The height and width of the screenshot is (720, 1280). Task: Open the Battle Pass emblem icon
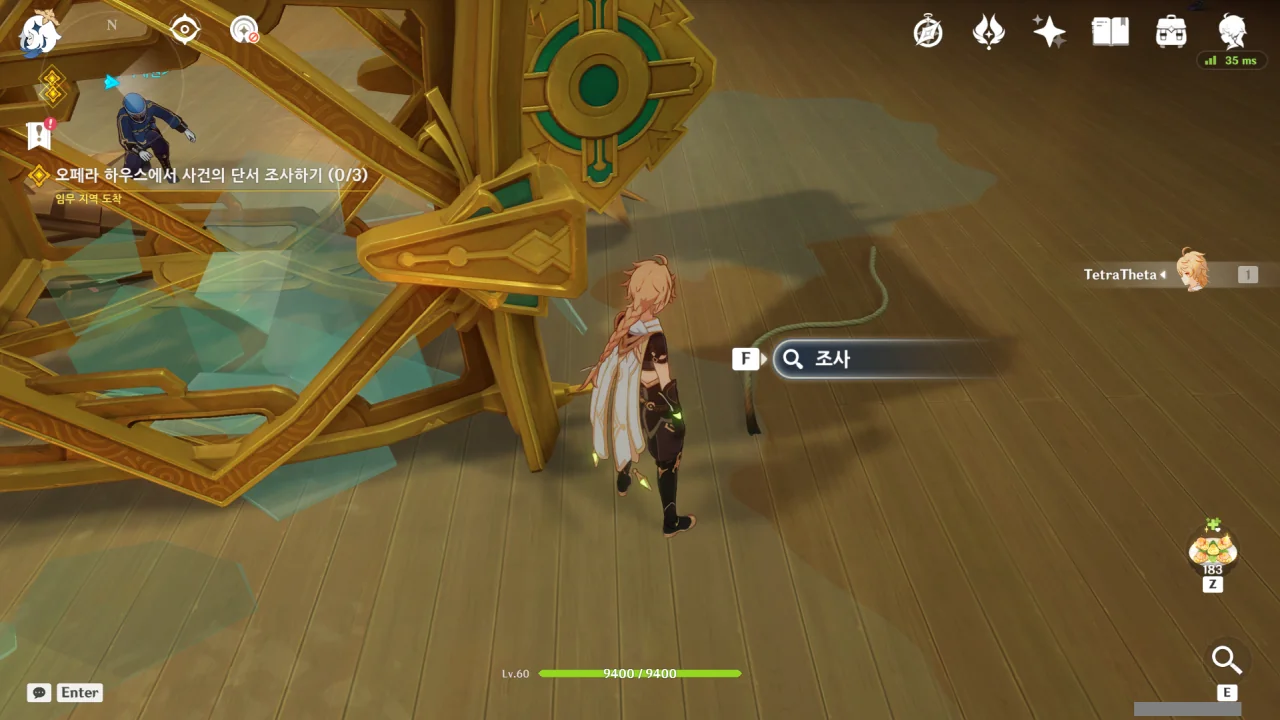click(x=988, y=32)
